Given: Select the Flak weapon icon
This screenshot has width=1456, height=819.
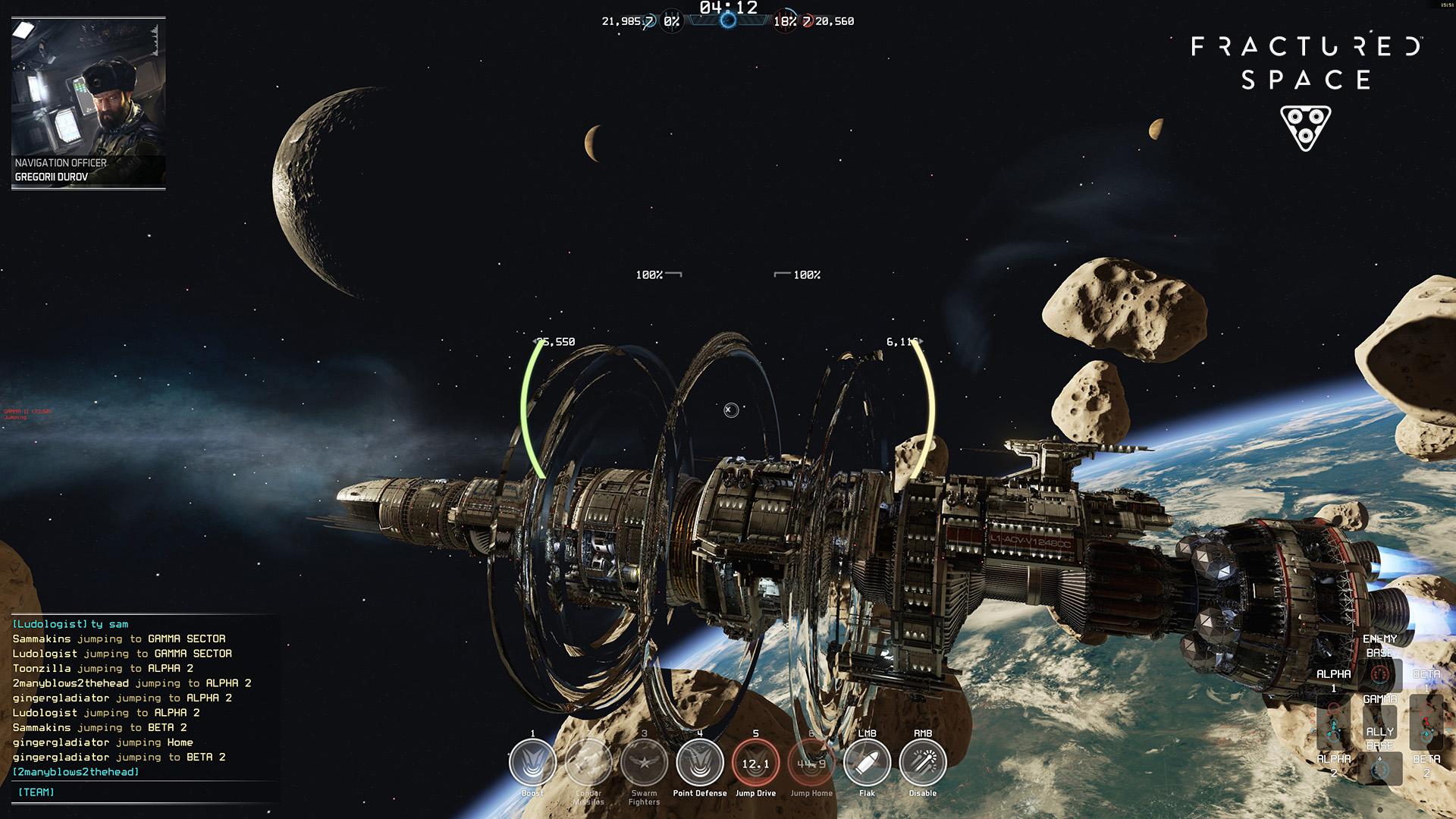Looking at the screenshot, I should [x=867, y=763].
